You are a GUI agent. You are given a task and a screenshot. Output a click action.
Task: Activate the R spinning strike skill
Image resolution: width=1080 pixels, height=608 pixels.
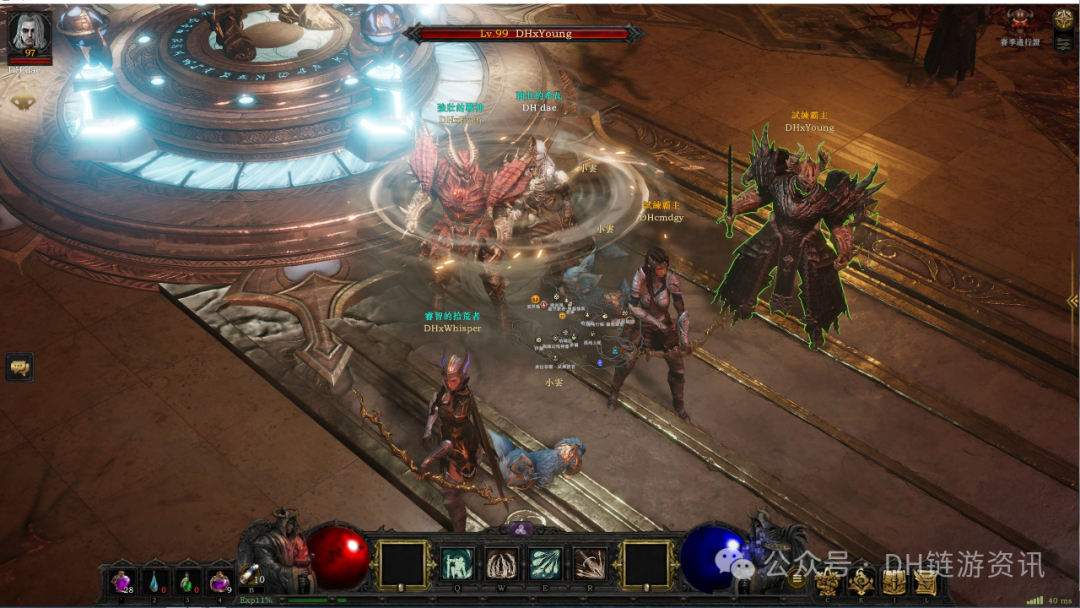point(590,565)
